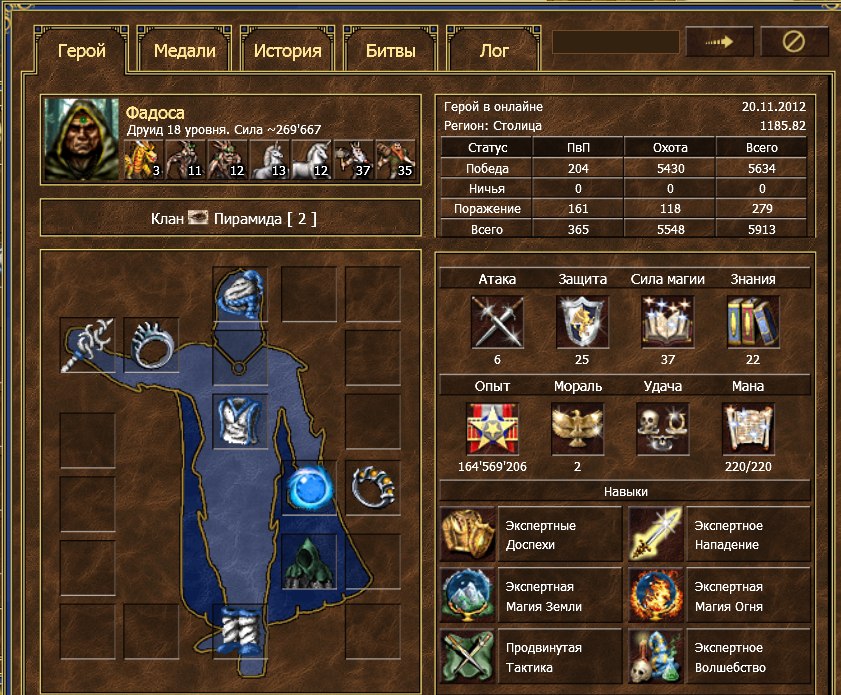Select the blue glowing orb slot
This screenshot has height=695, width=841.
pos(305,487)
